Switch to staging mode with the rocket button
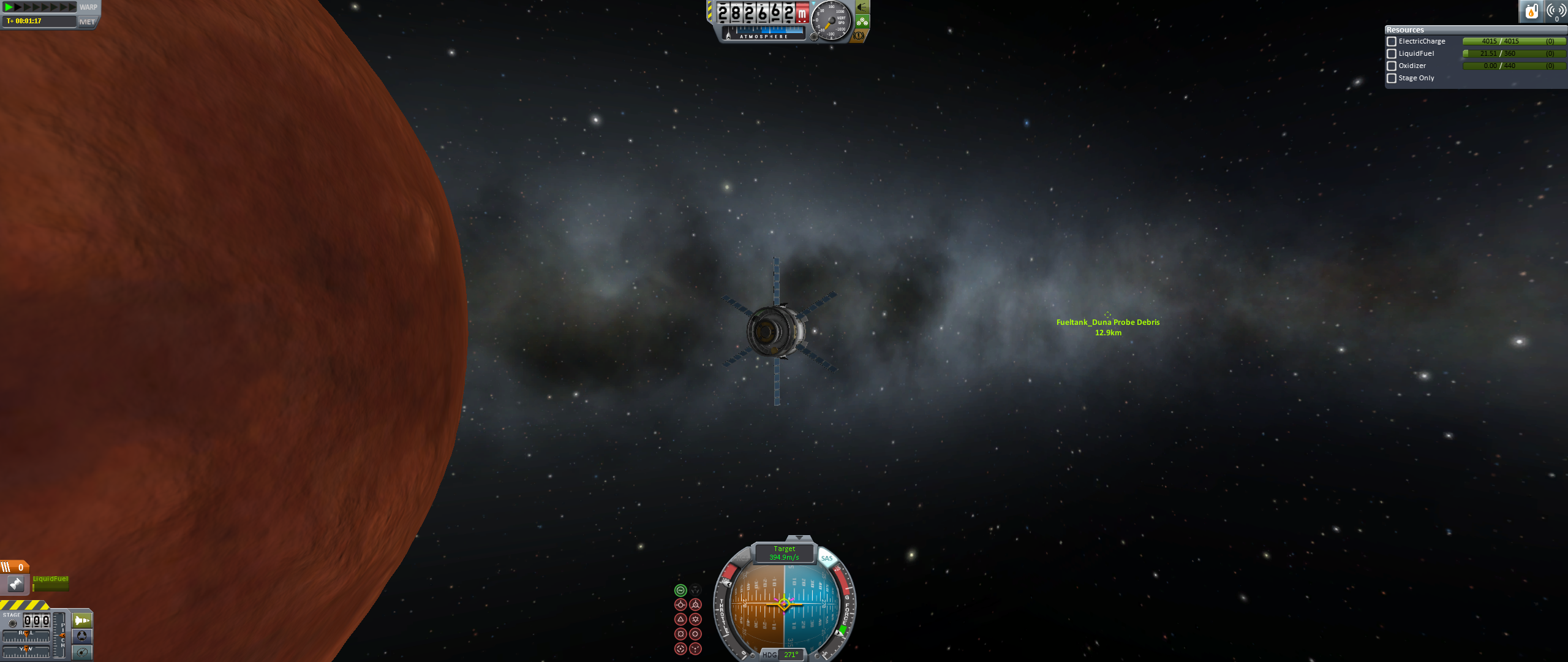1568x662 pixels. (x=82, y=620)
